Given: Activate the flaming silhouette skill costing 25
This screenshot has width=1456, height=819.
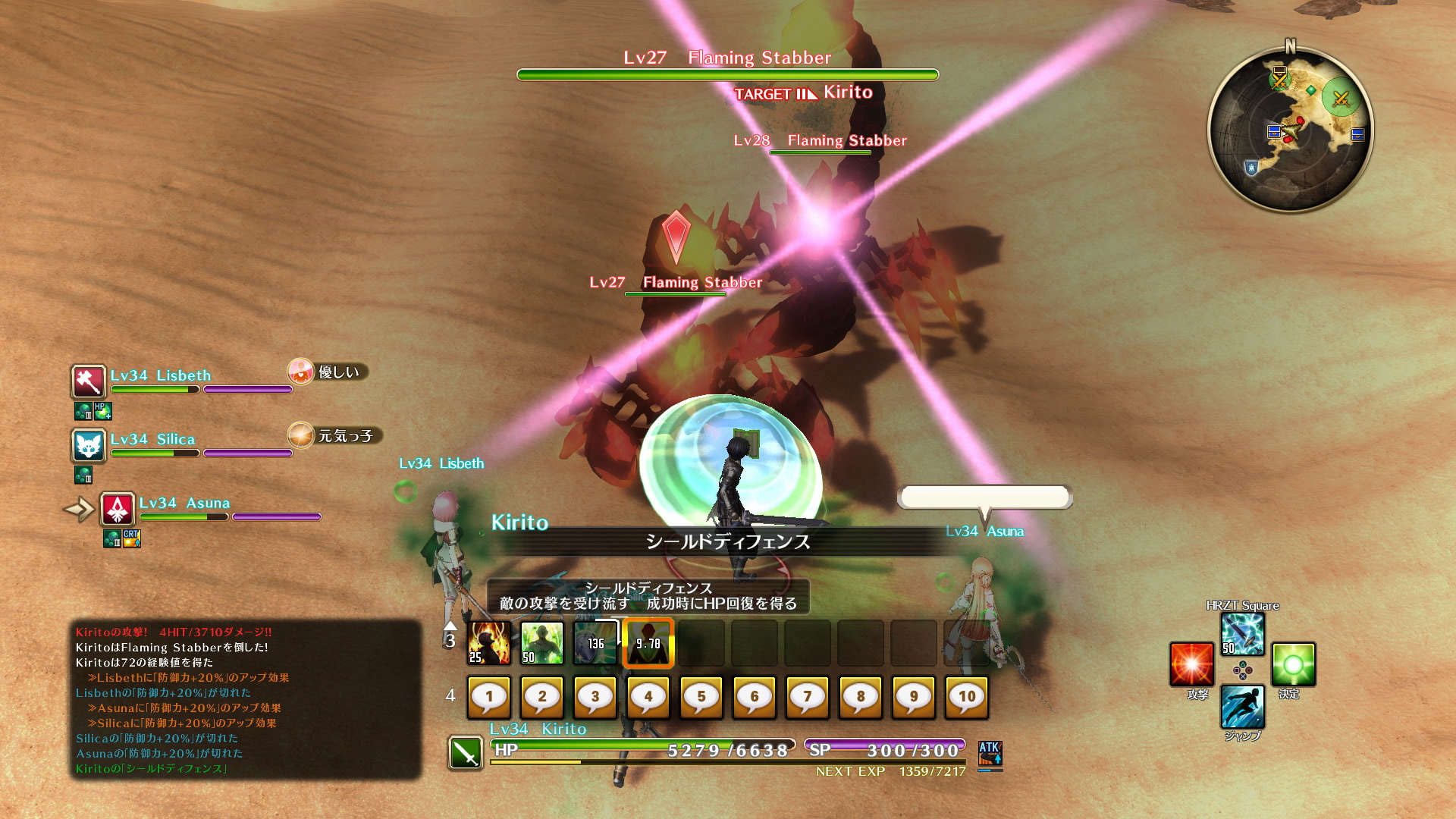Looking at the screenshot, I should [x=489, y=643].
